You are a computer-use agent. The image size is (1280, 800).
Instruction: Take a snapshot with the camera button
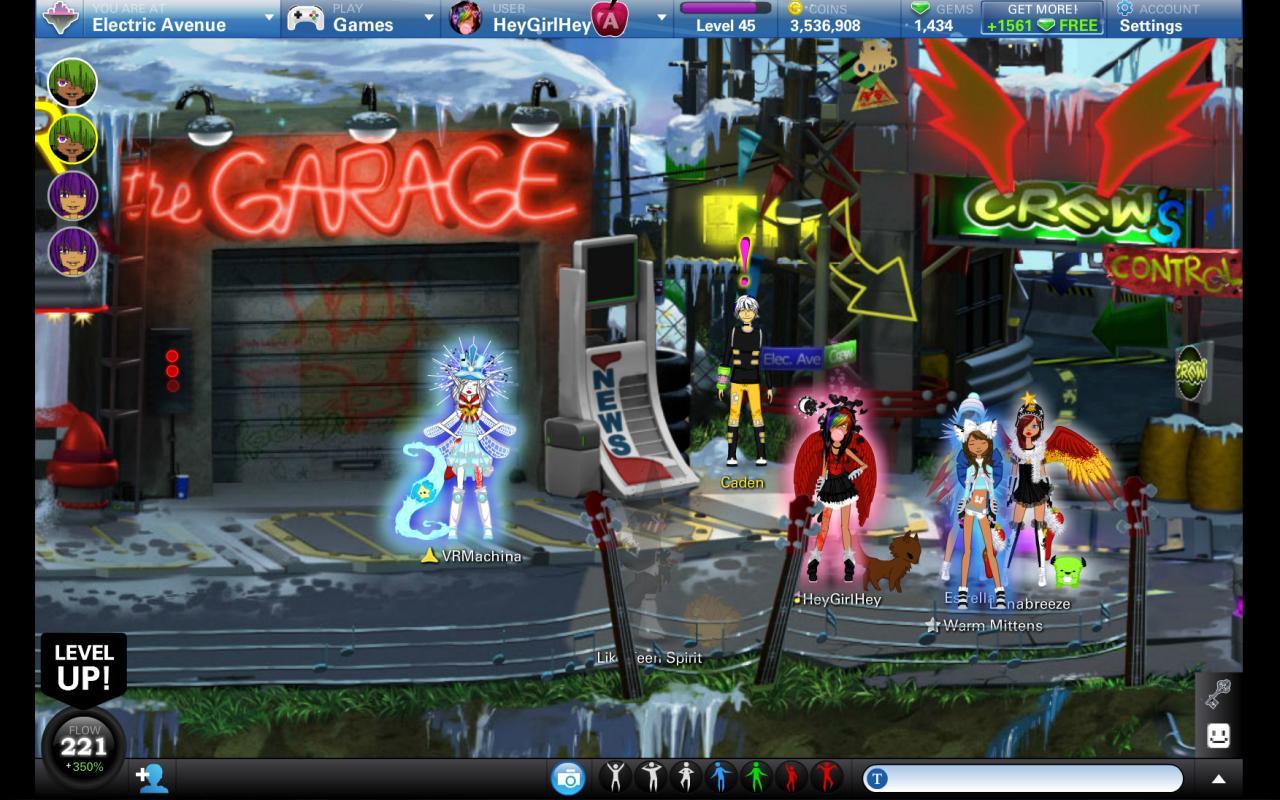(x=568, y=777)
